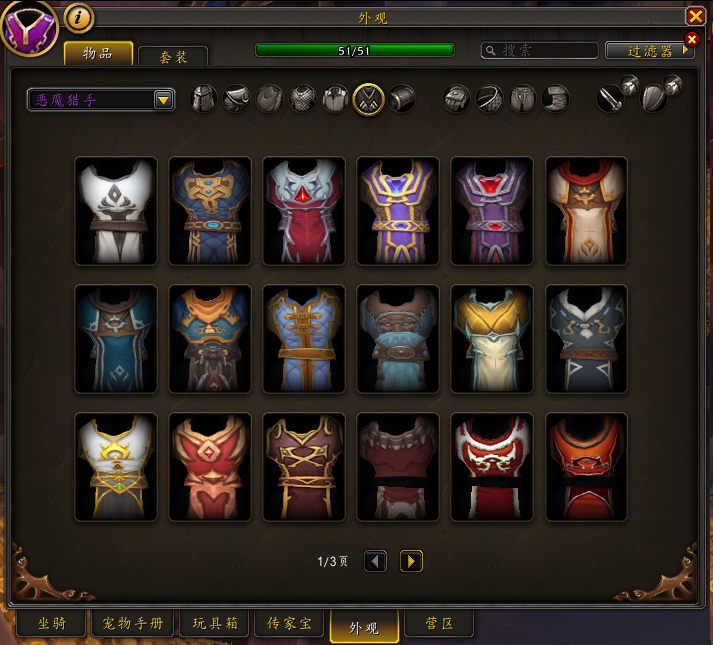Click the 搜索 search box
The height and width of the screenshot is (645, 713).
[540, 50]
